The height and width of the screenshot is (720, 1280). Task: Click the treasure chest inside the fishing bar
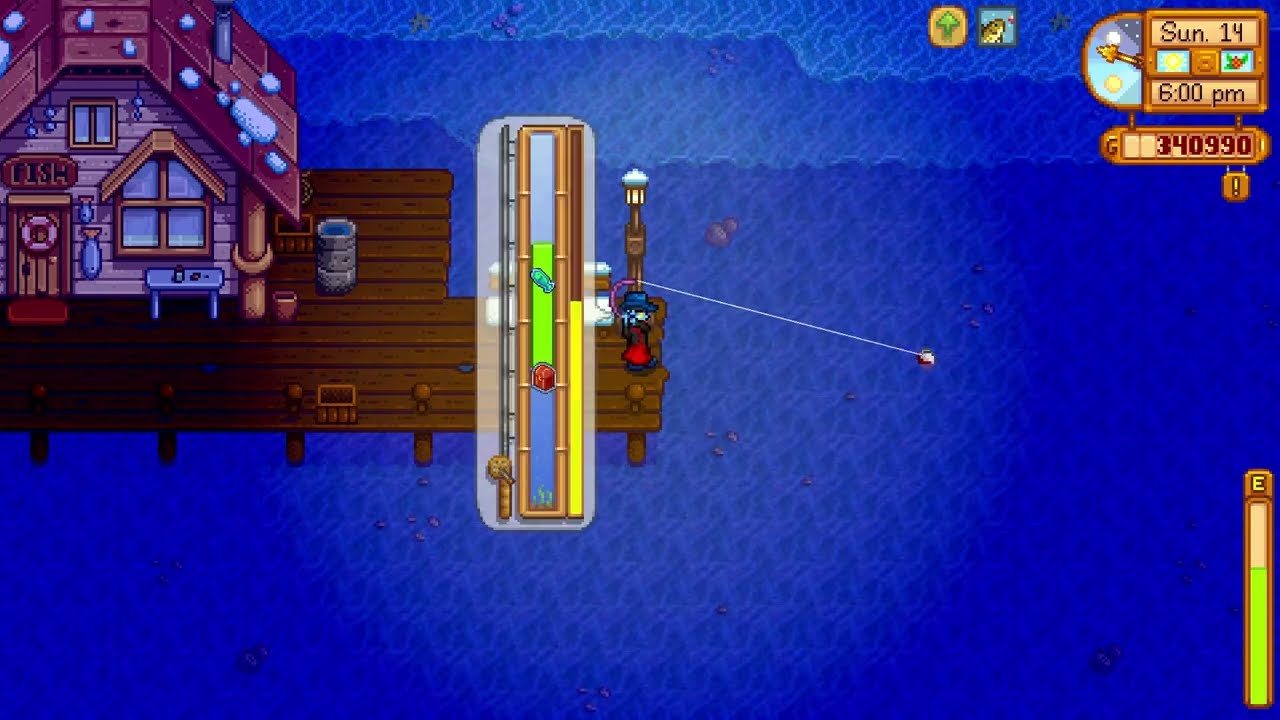pyautogui.click(x=545, y=380)
